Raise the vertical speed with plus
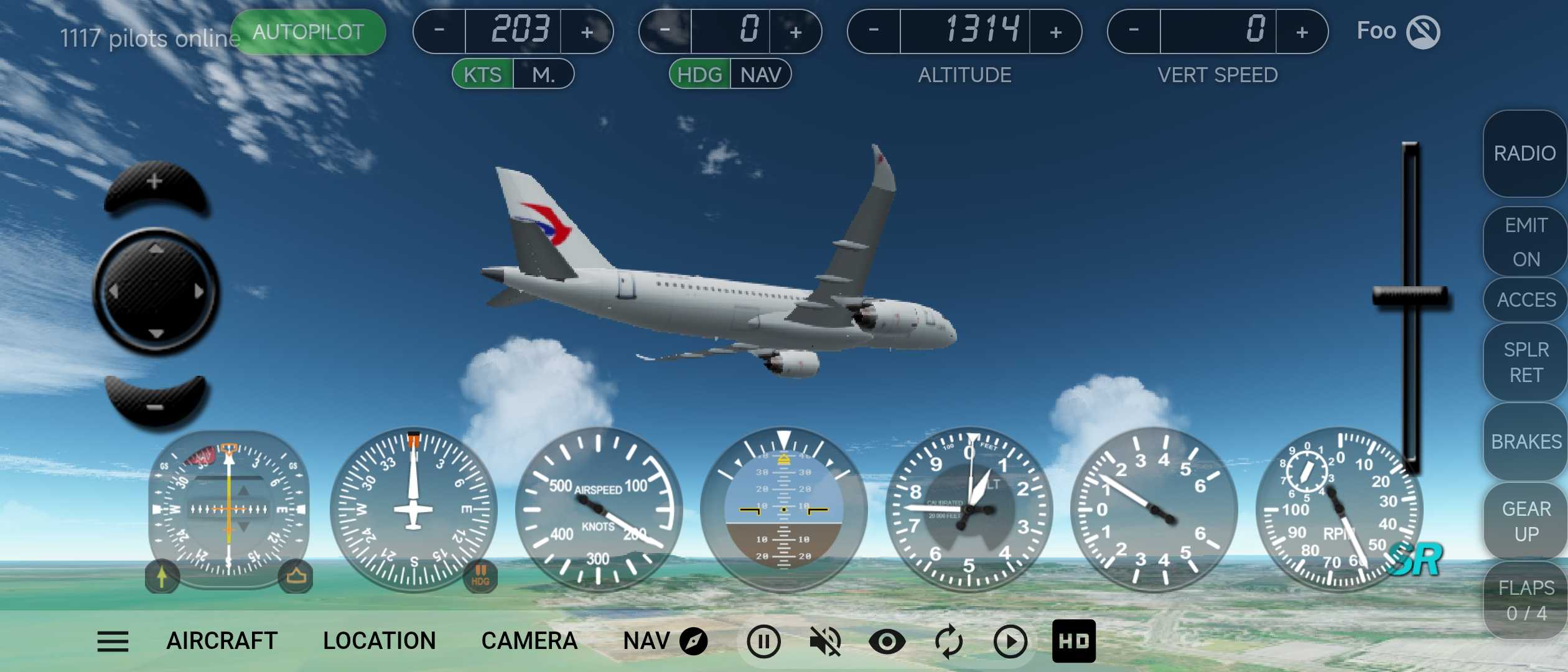Viewport: 1568px width, 672px height. coord(1302,32)
